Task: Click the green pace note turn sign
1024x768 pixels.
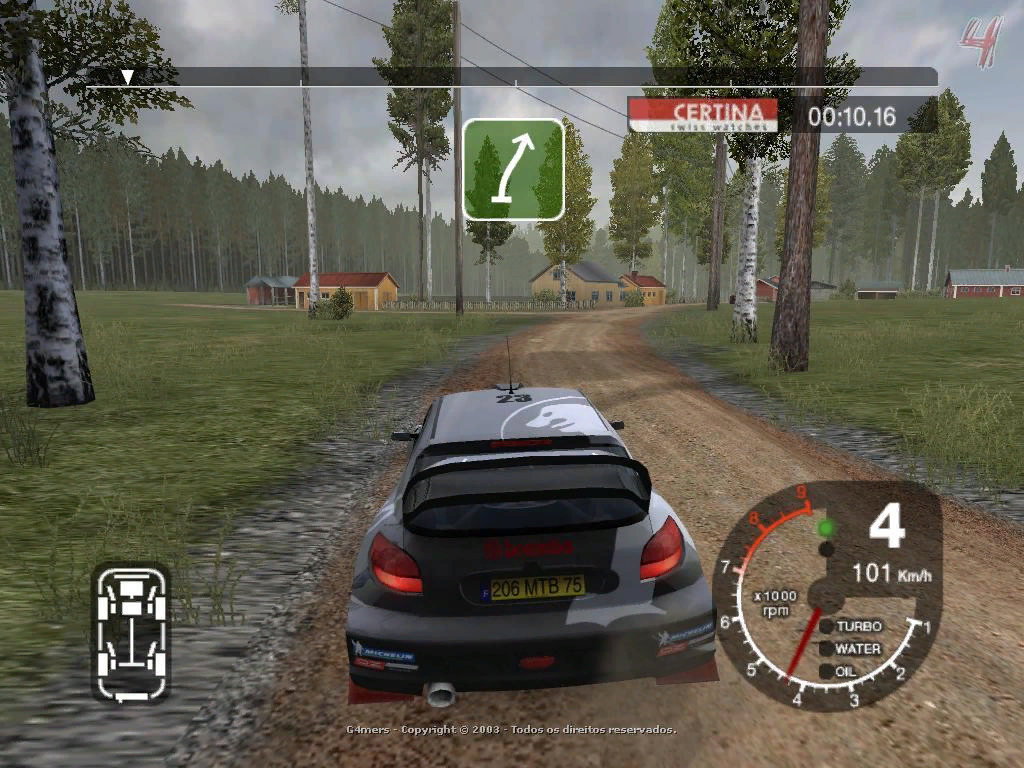Action: coord(514,169)
